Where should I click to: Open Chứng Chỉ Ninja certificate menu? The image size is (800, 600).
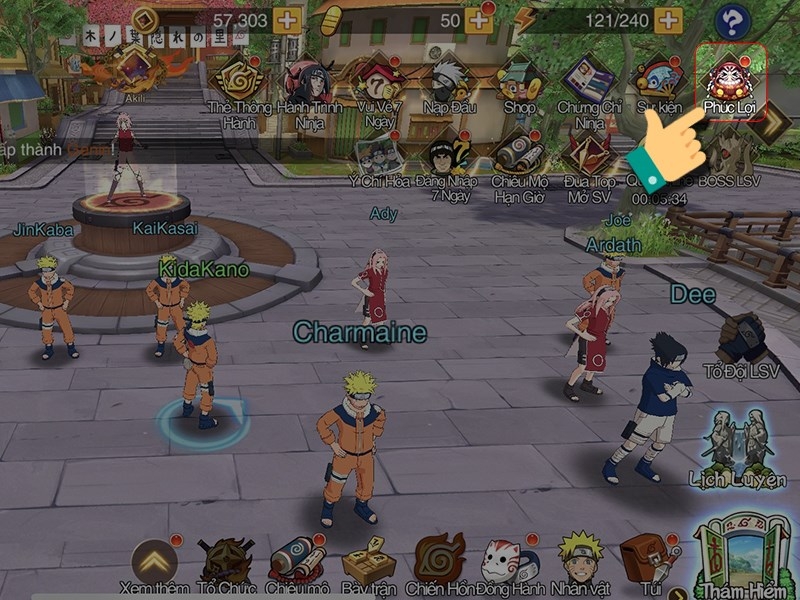(588, 82)
